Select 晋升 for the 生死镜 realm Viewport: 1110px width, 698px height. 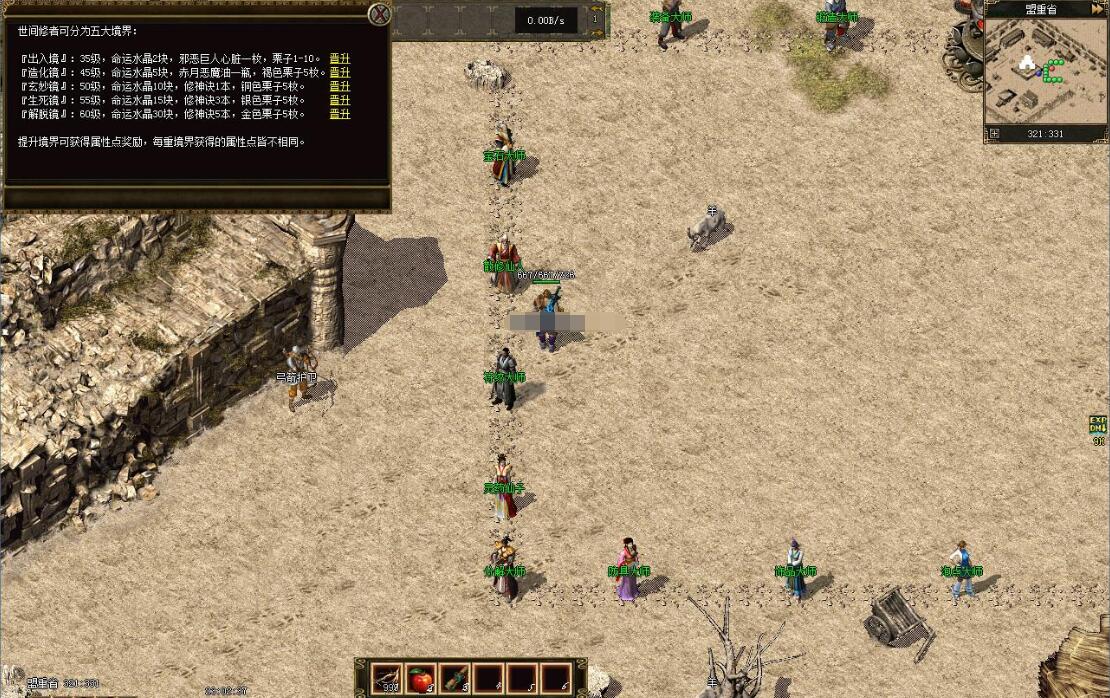(x=340, y=100)
